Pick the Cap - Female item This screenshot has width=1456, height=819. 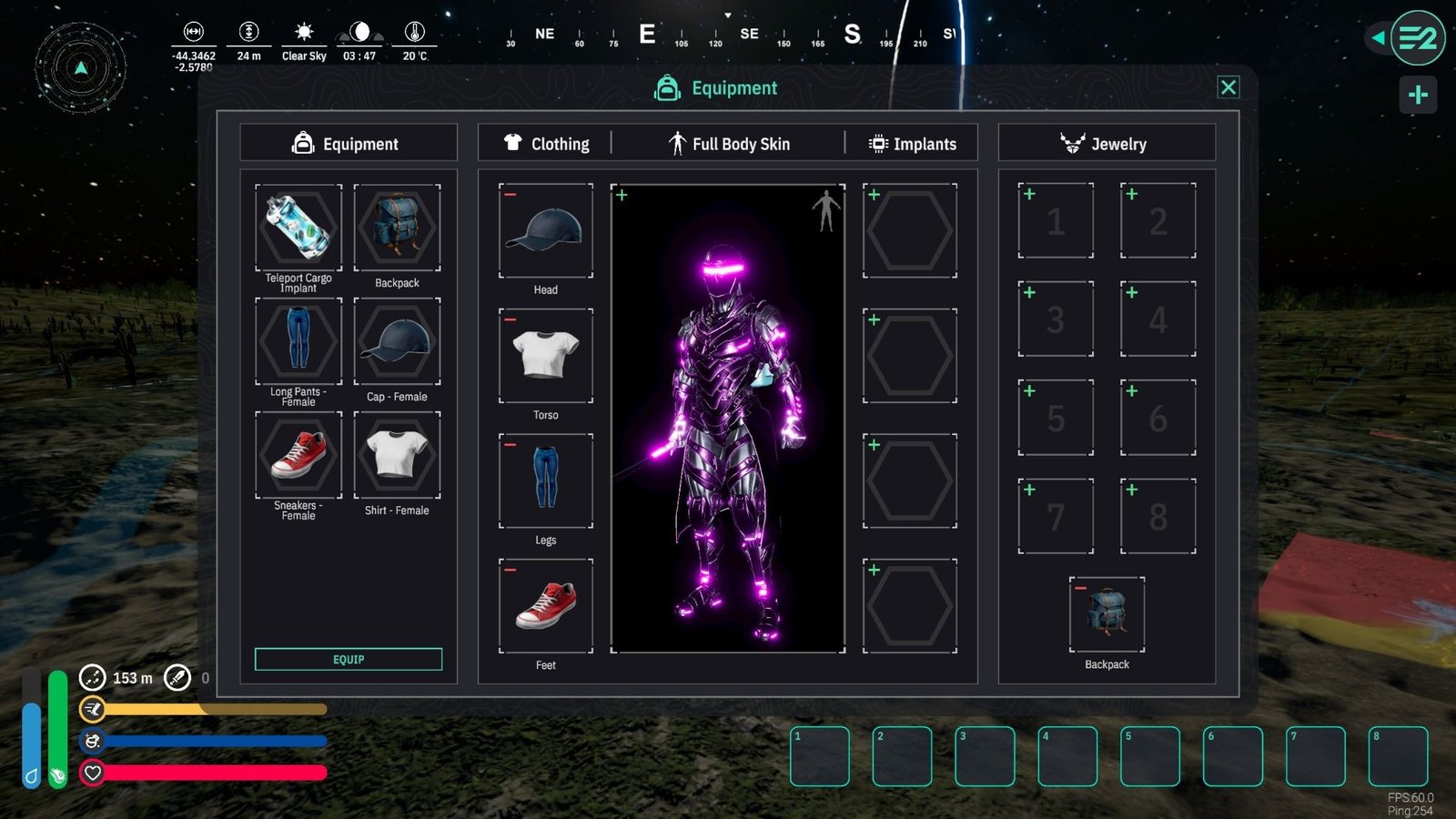point(397,341)
